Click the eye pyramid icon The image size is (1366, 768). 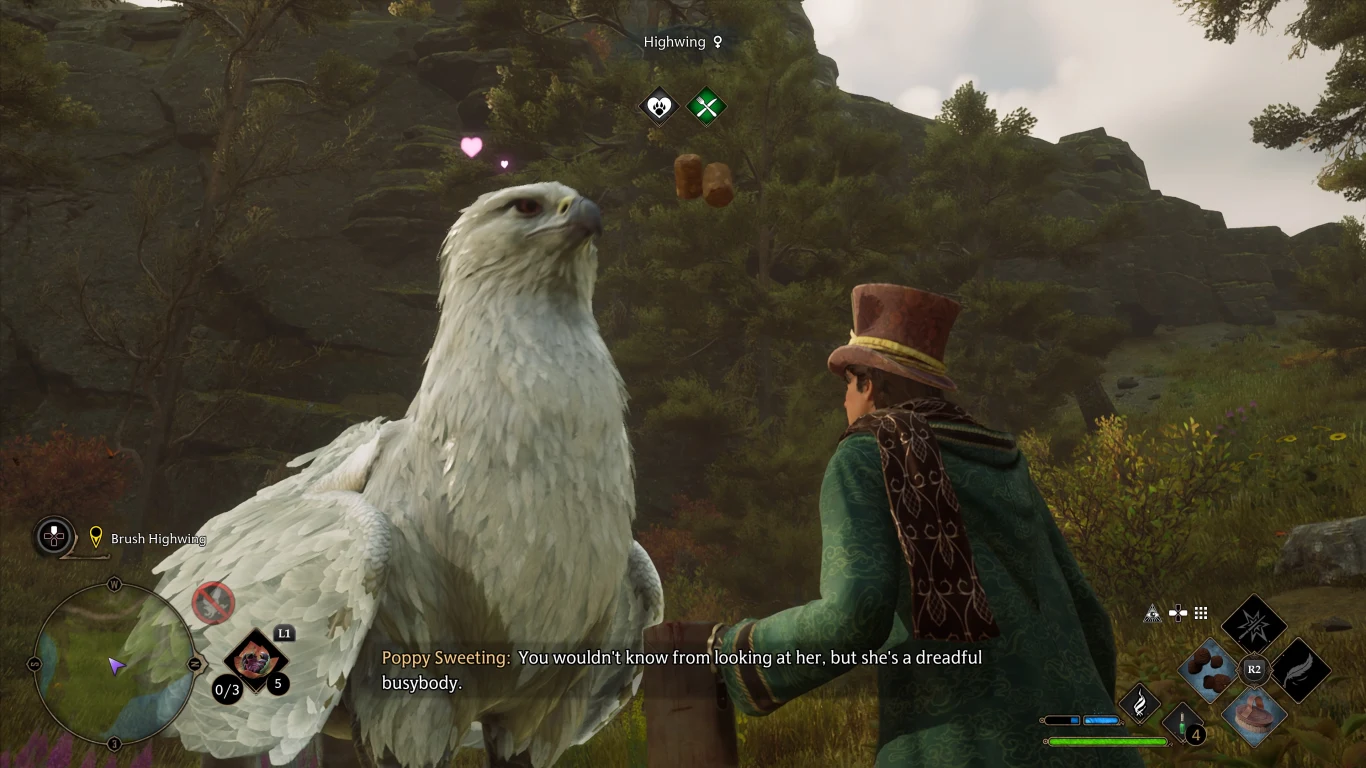point(1153,614)
